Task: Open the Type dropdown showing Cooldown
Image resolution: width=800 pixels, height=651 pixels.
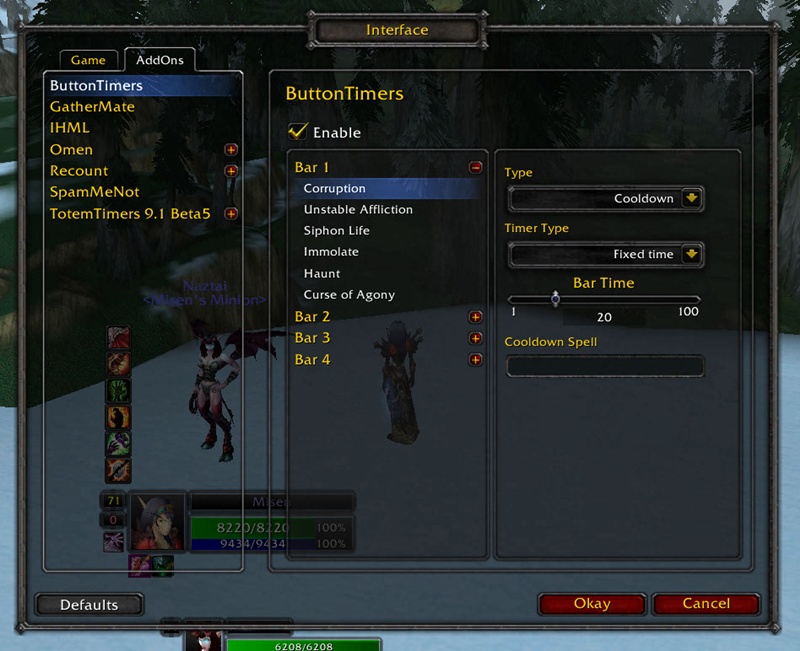Action: click(x=691, y=198)
